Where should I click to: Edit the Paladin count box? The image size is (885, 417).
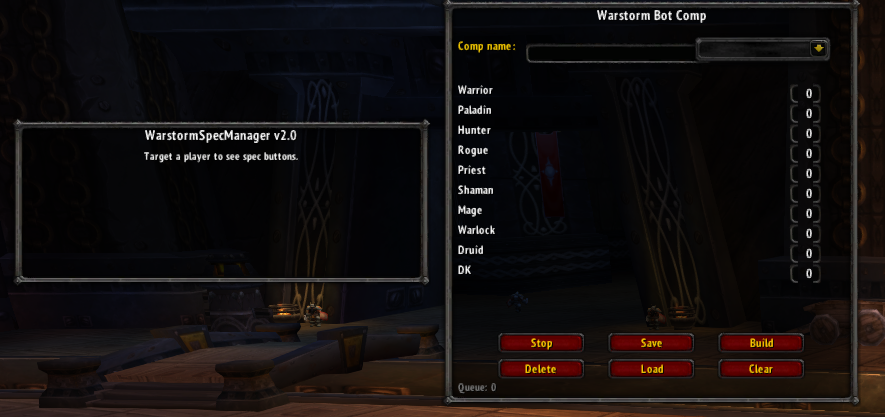point(807,114)
